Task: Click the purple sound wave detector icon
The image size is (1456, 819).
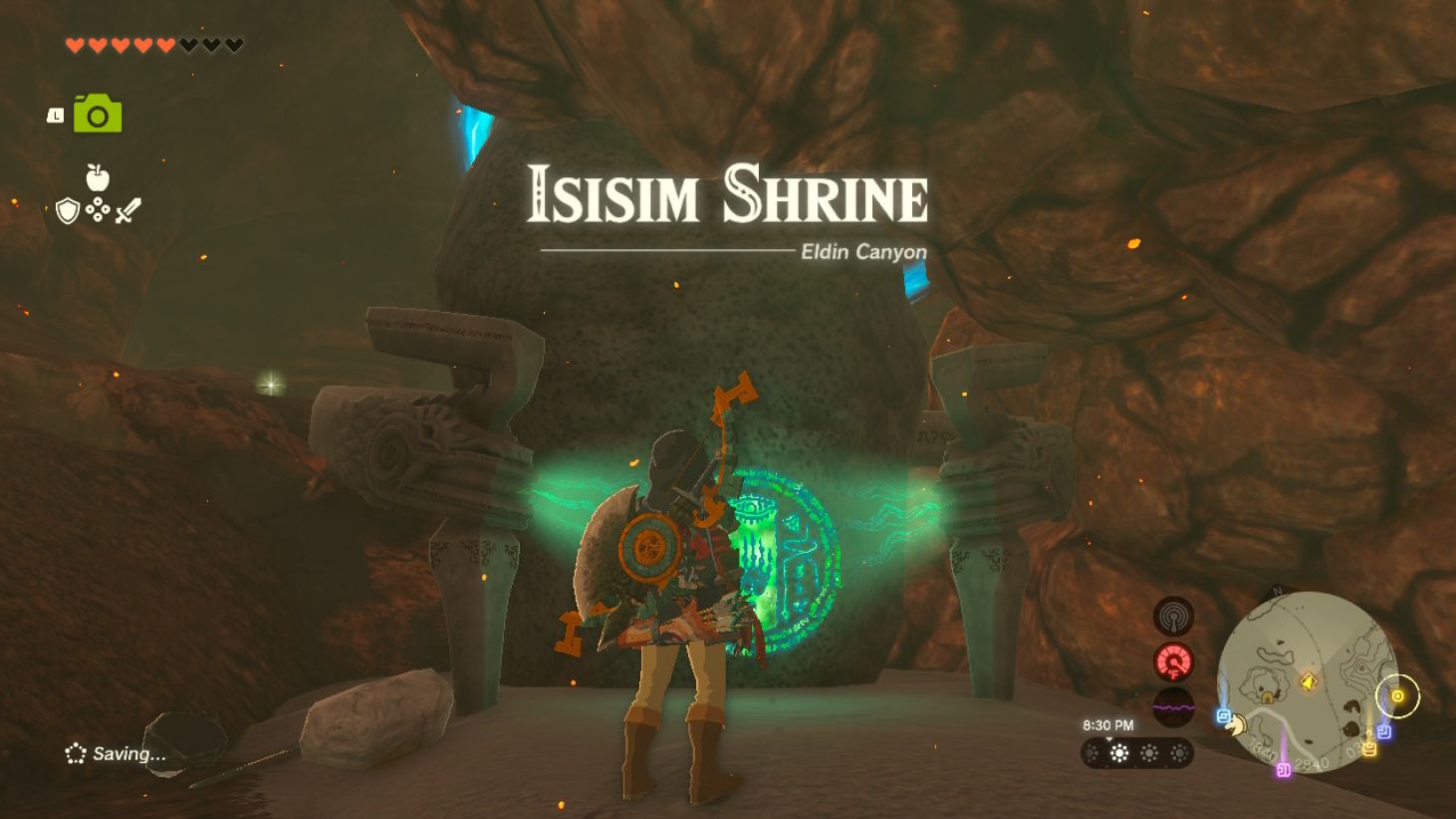Action: pyautogui.click(x=1173, y=707)
